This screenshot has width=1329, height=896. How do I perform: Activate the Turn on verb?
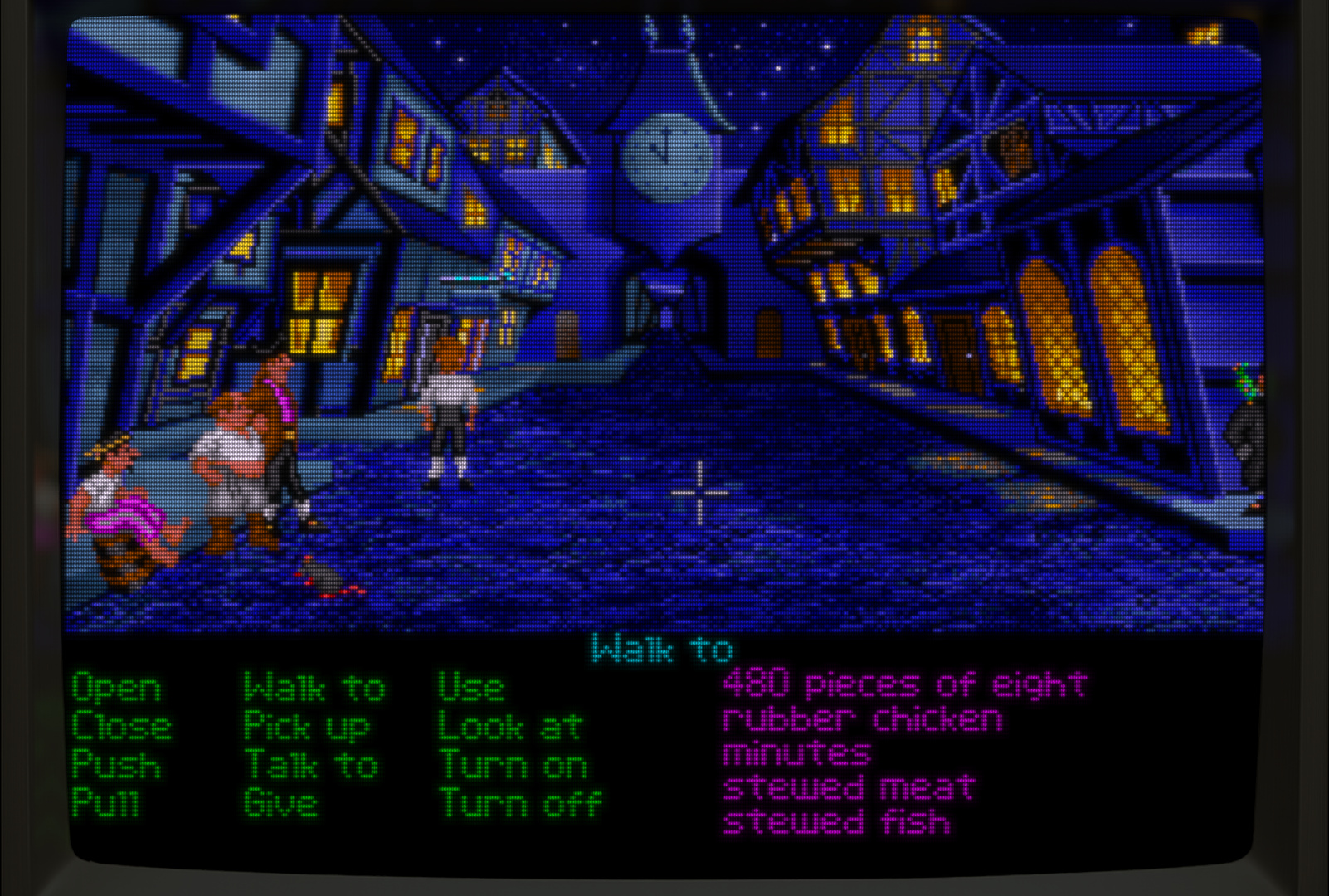click(x=514, y=765)
